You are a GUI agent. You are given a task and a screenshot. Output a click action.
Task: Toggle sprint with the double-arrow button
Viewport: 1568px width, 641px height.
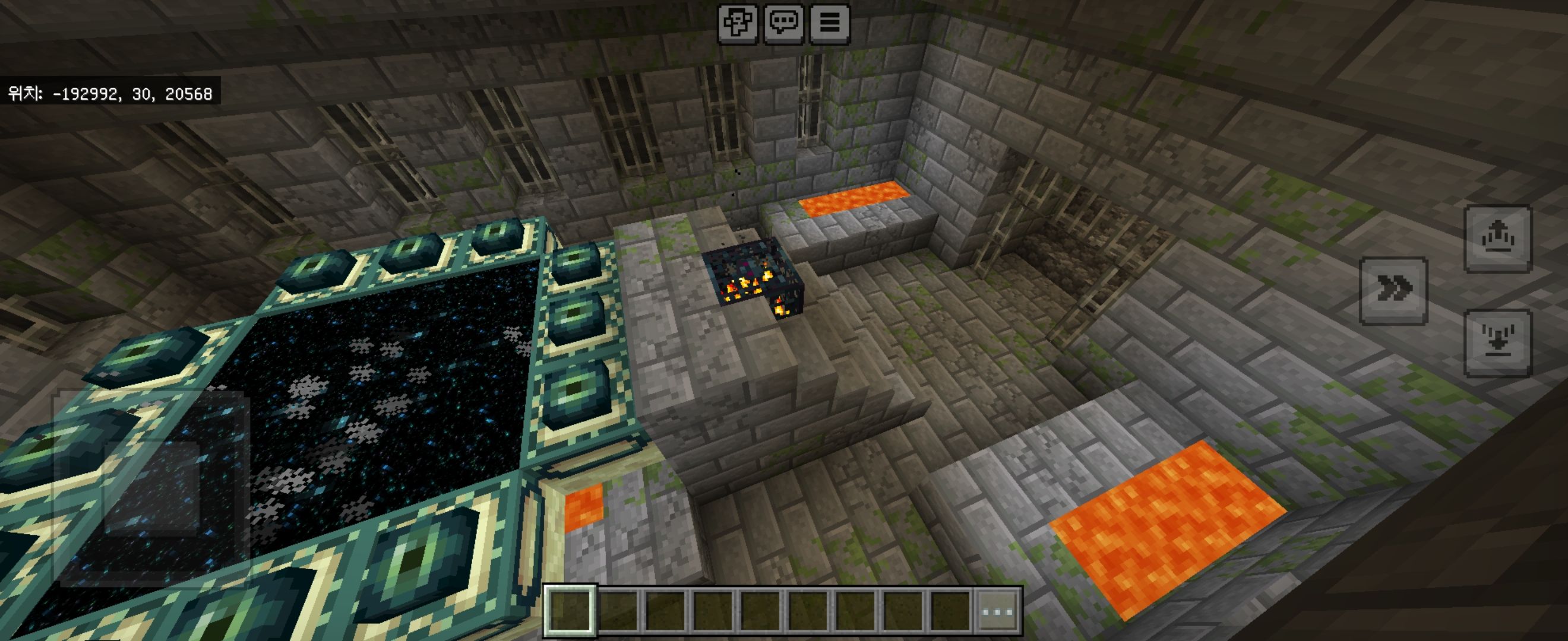(x=1393, y=291)
